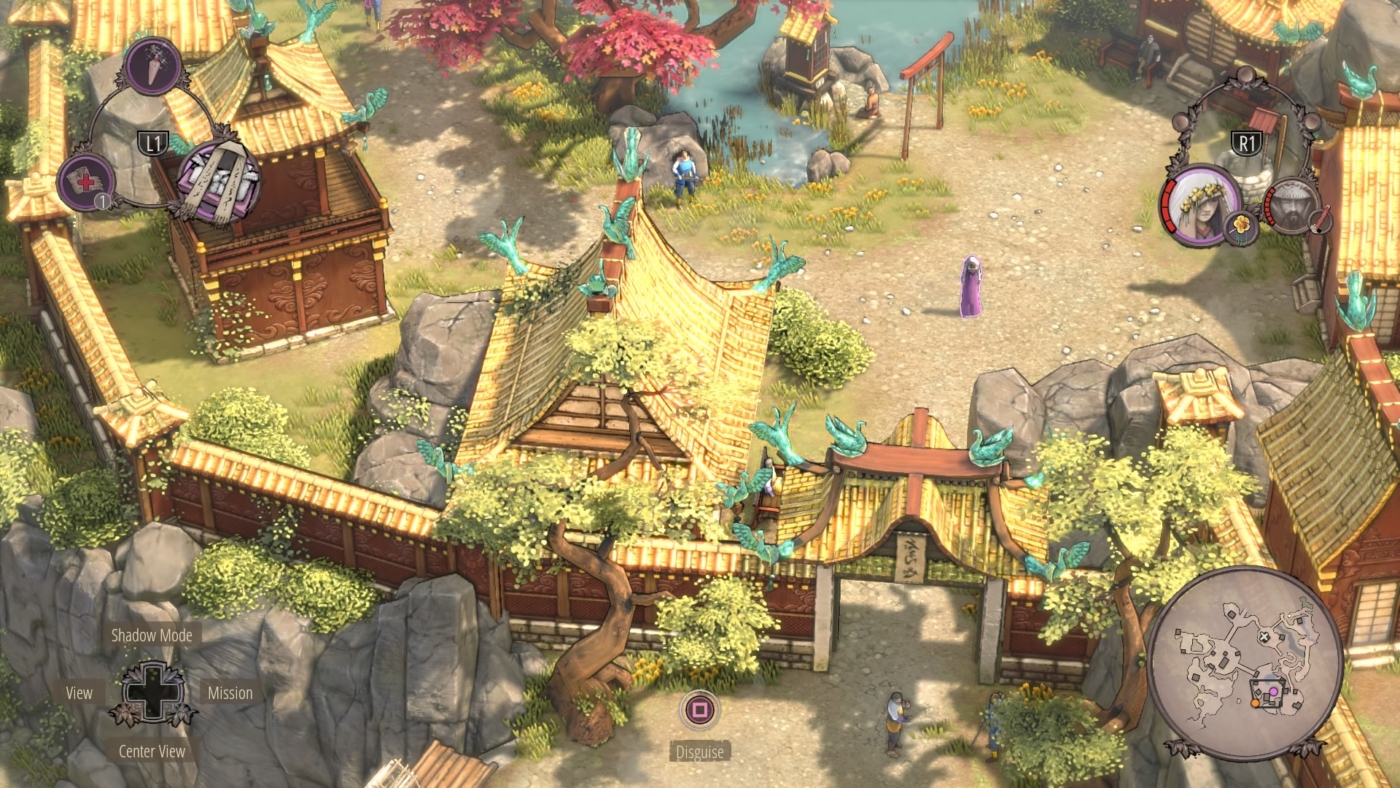
Task: Toggle the View camera mode
Action: 78,692
